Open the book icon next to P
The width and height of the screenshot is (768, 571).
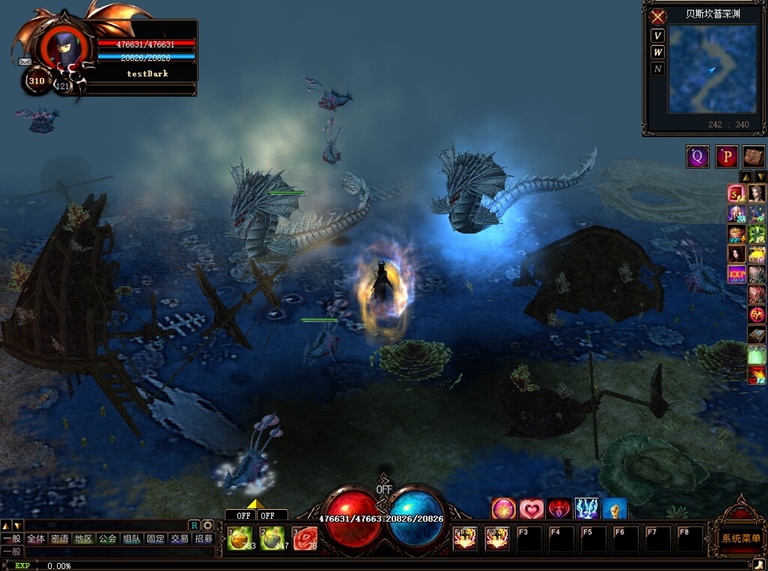[753, 156]
